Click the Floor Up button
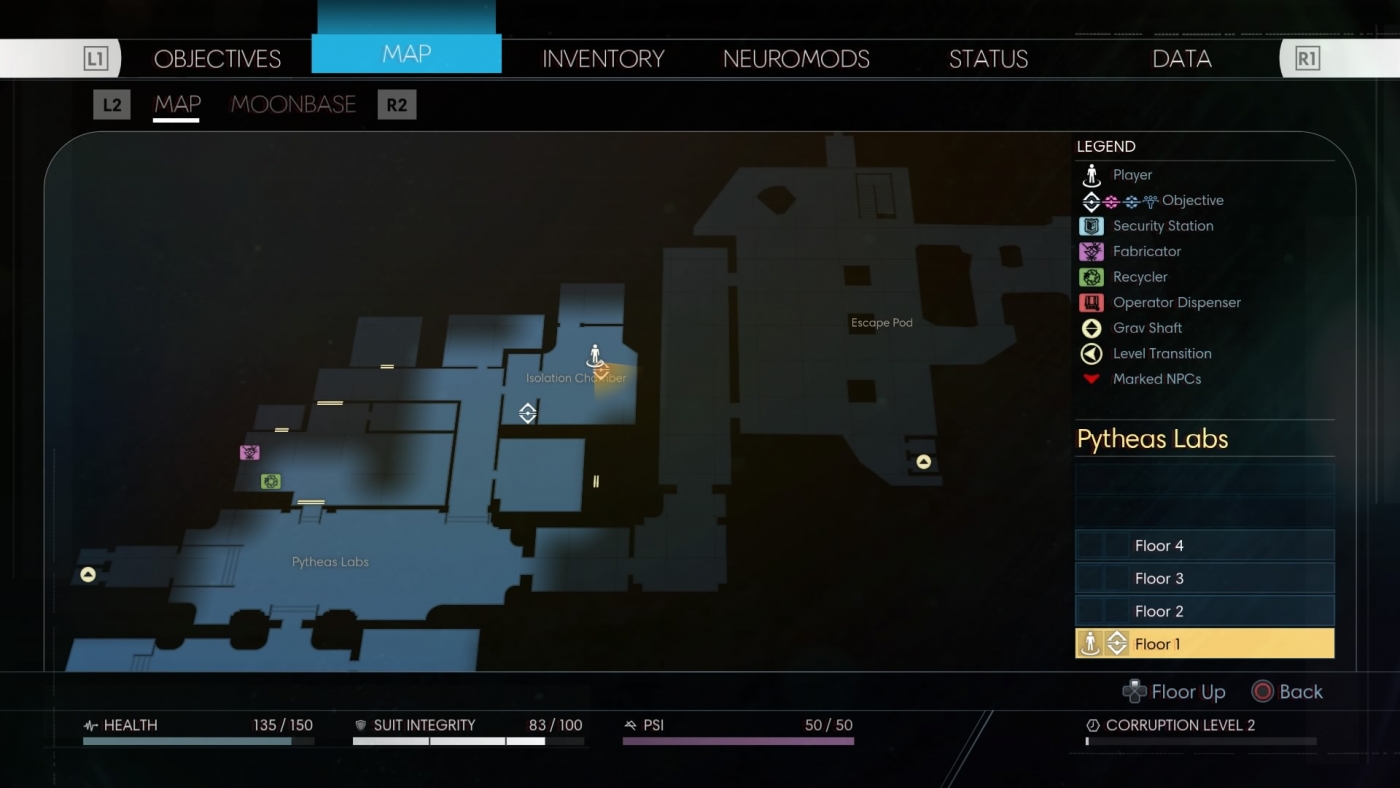This screenshot has width=1400, height=788. [x=1175, y=691]
